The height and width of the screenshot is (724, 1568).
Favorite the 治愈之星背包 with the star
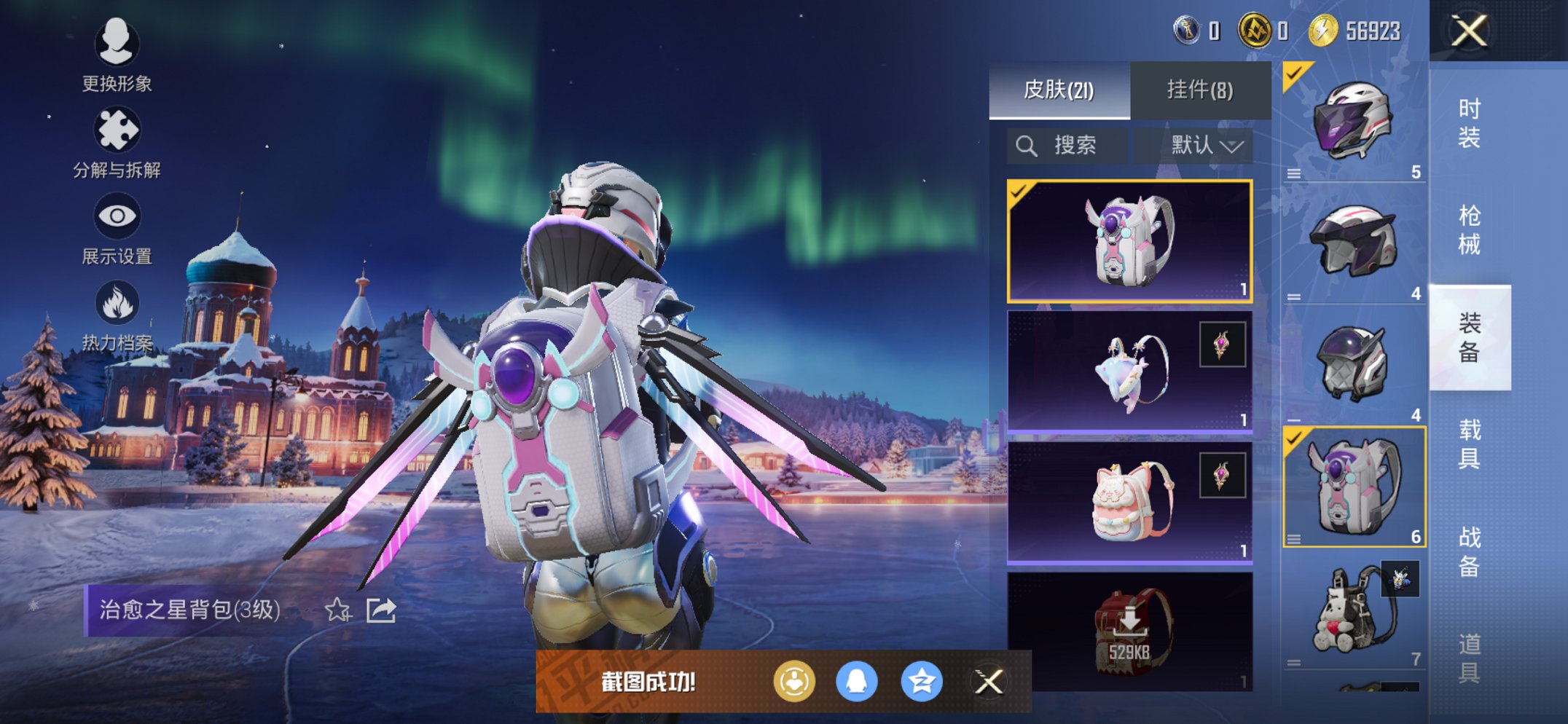point(337,610)
